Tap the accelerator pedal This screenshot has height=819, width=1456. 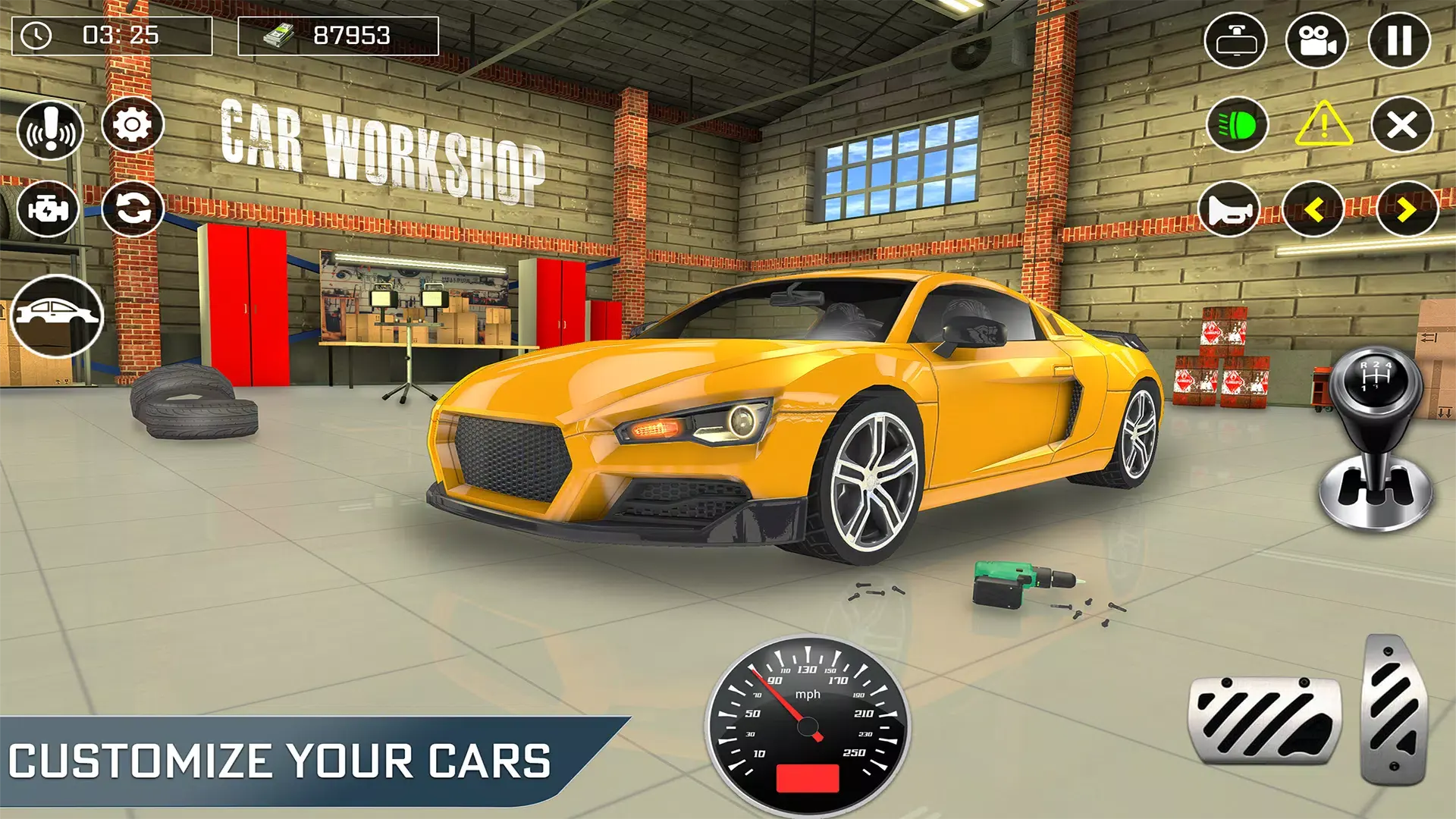(x=1394, y=709)
